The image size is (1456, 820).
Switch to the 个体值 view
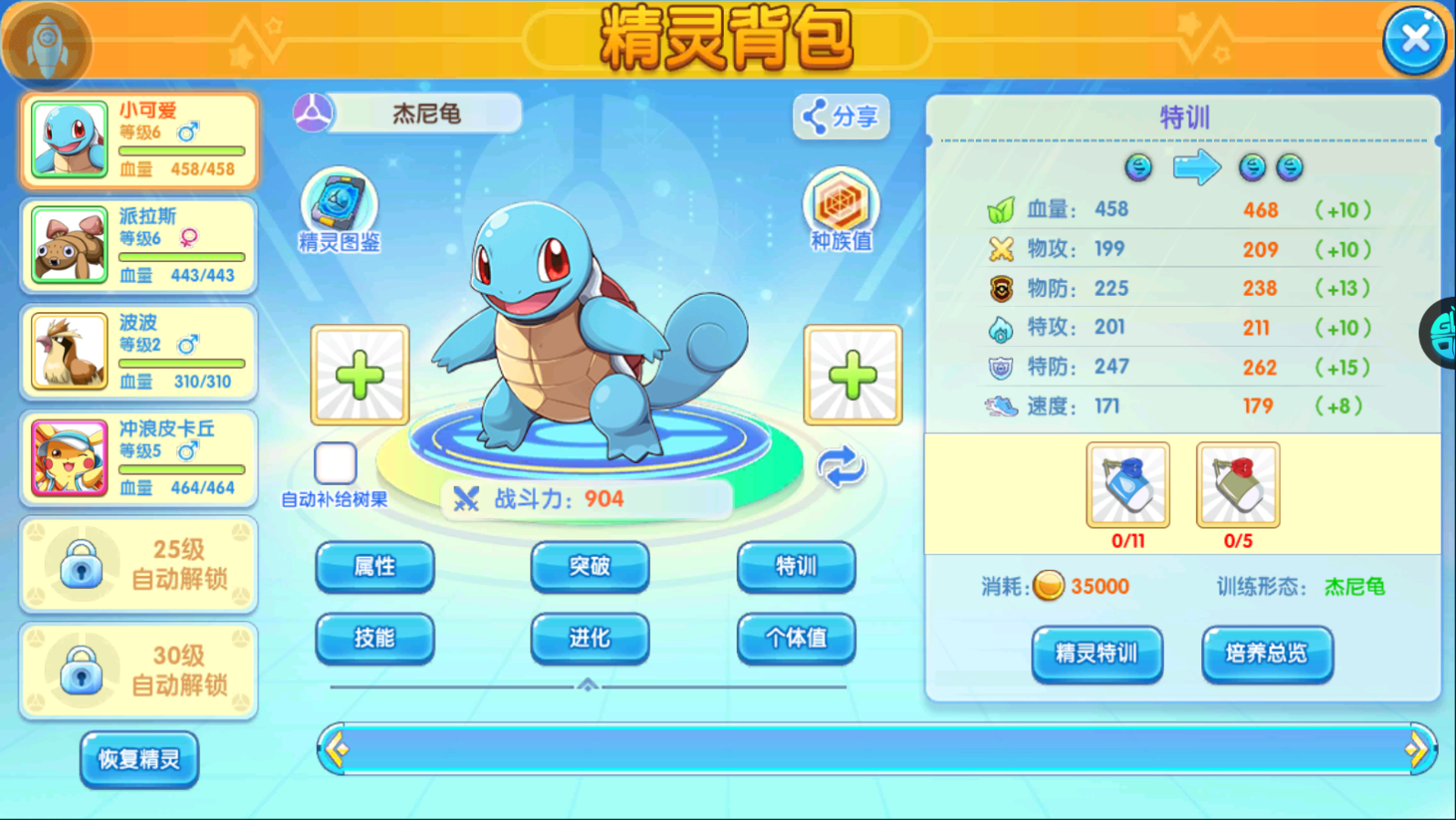[795, 638]
